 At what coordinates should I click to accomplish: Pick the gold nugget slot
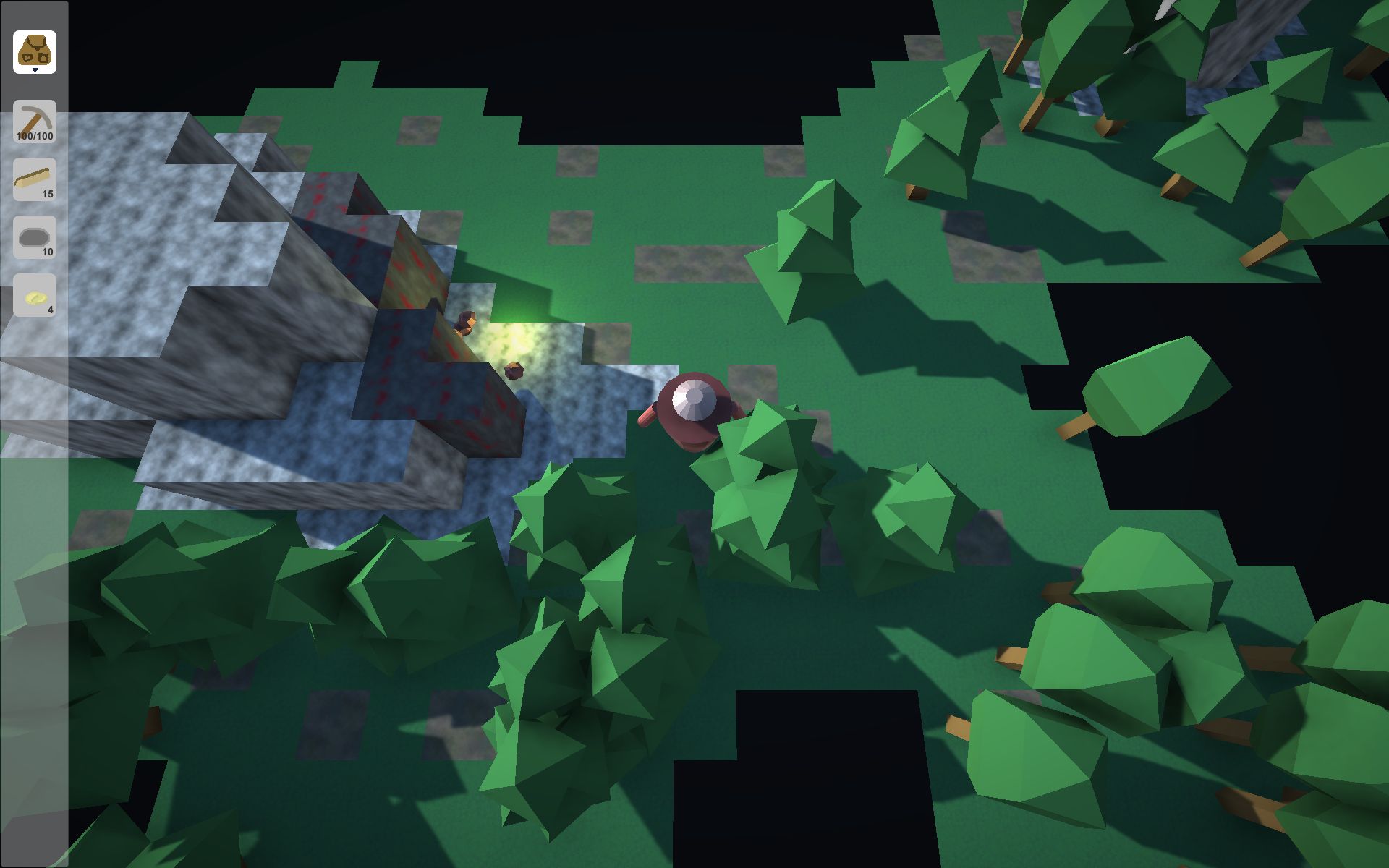click(35, 295)
